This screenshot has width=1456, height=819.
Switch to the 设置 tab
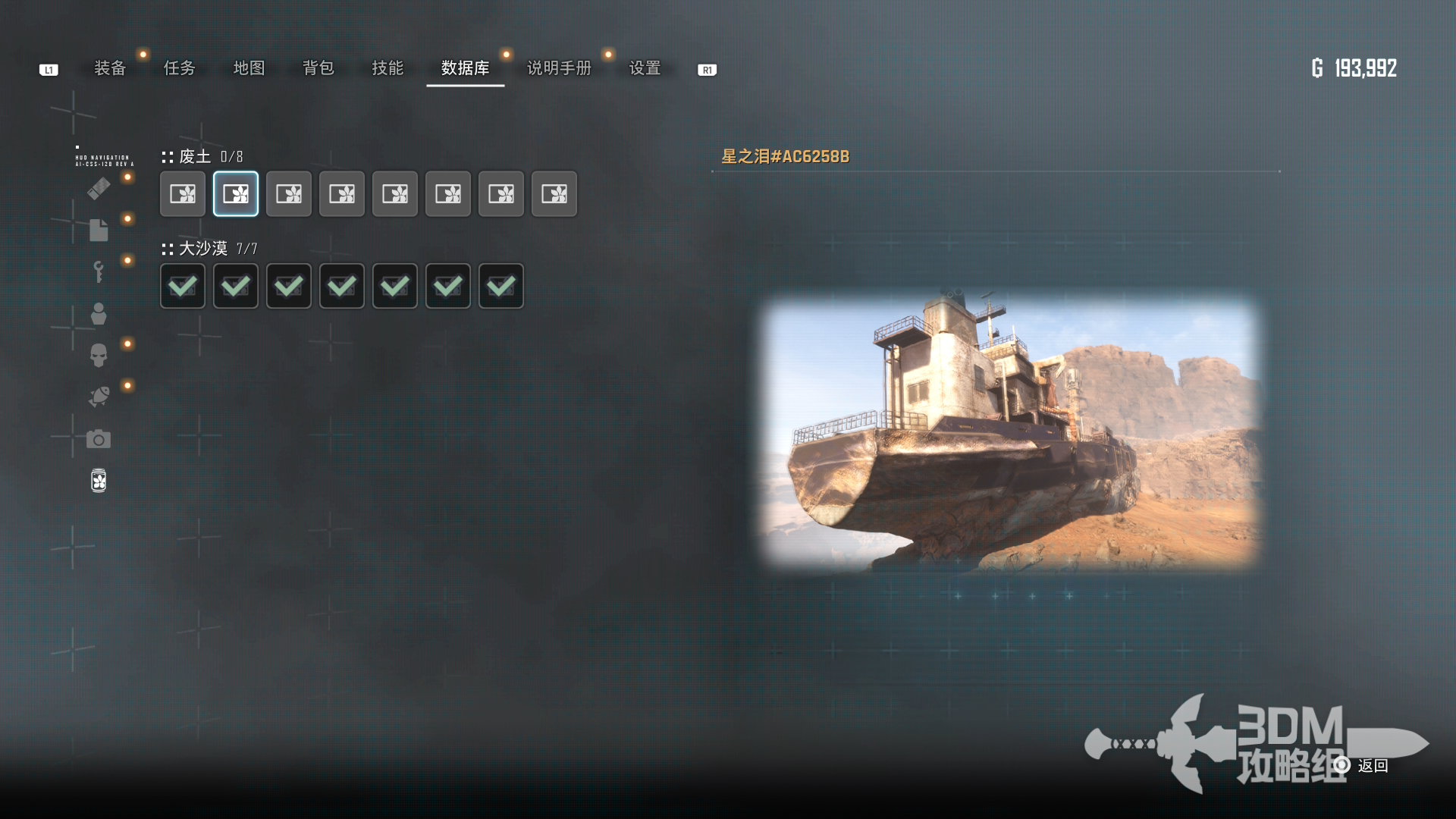point(645,68)
